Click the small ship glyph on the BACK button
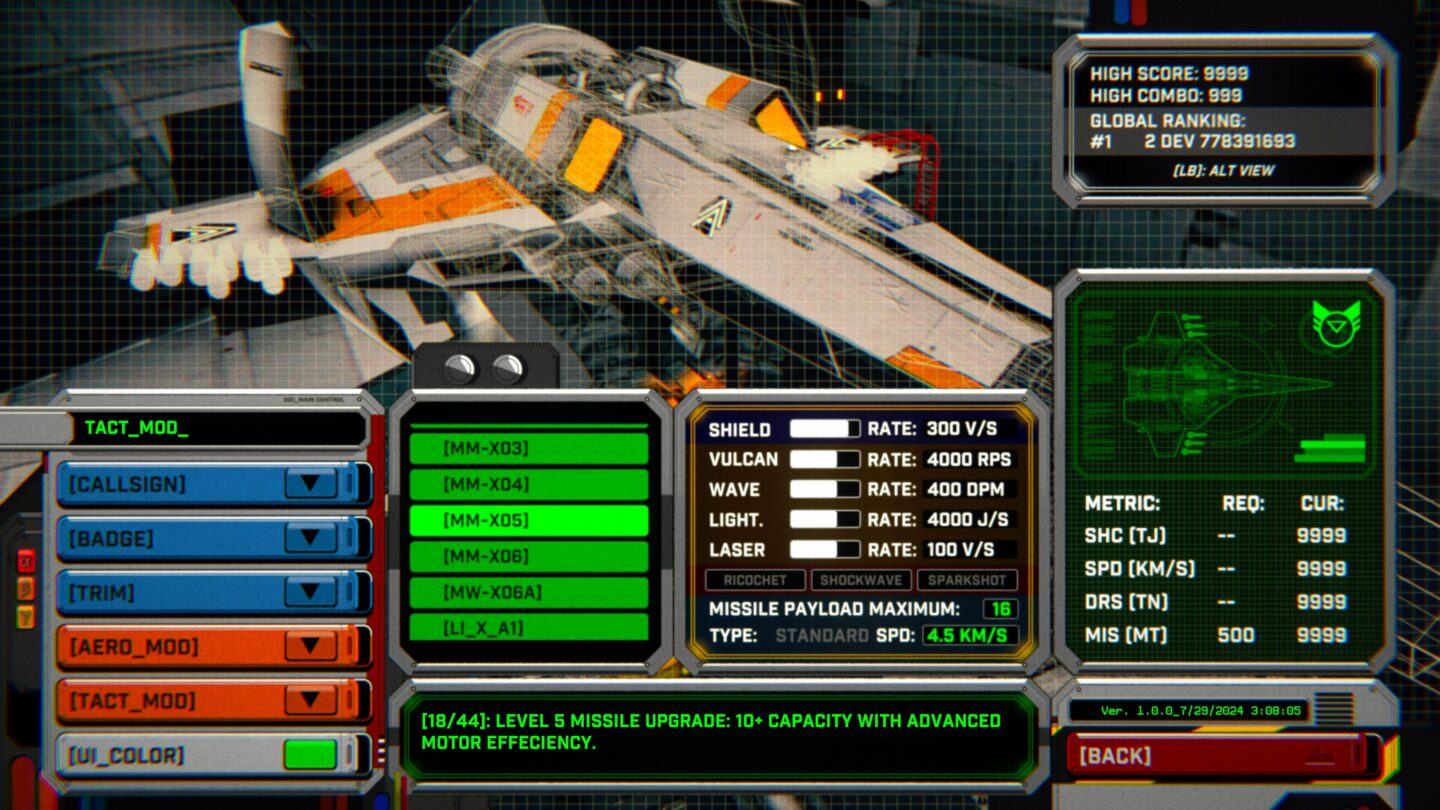 tap(1320, 757)
